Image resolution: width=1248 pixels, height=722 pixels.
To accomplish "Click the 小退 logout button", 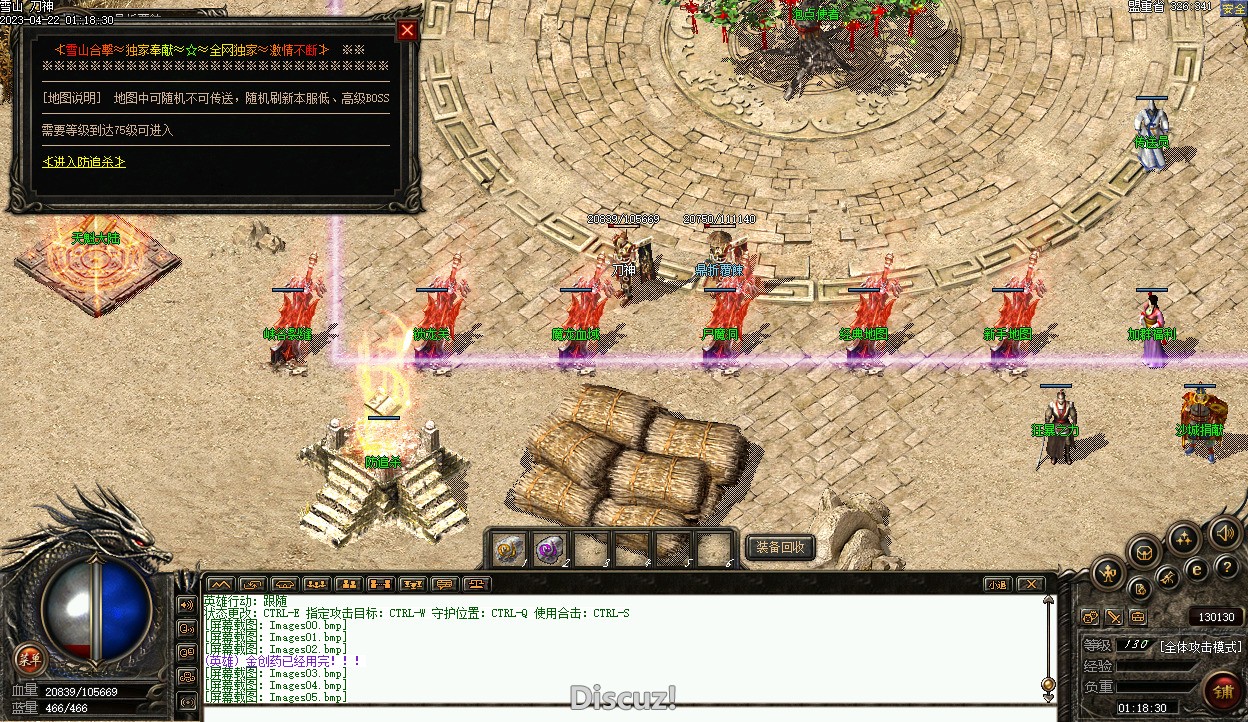I will click(997, 584).
